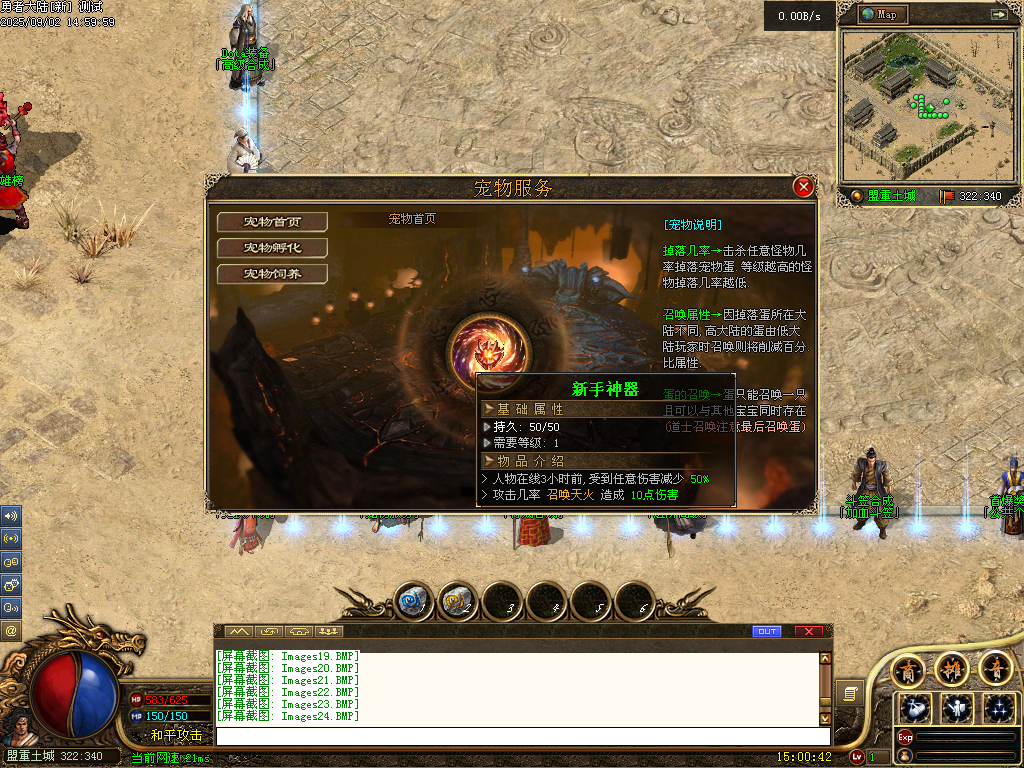The height and width of the screenshot is (768, 1024).
Task: Toggle the speaker sound icon on the left edge
Action: [11, 516]
